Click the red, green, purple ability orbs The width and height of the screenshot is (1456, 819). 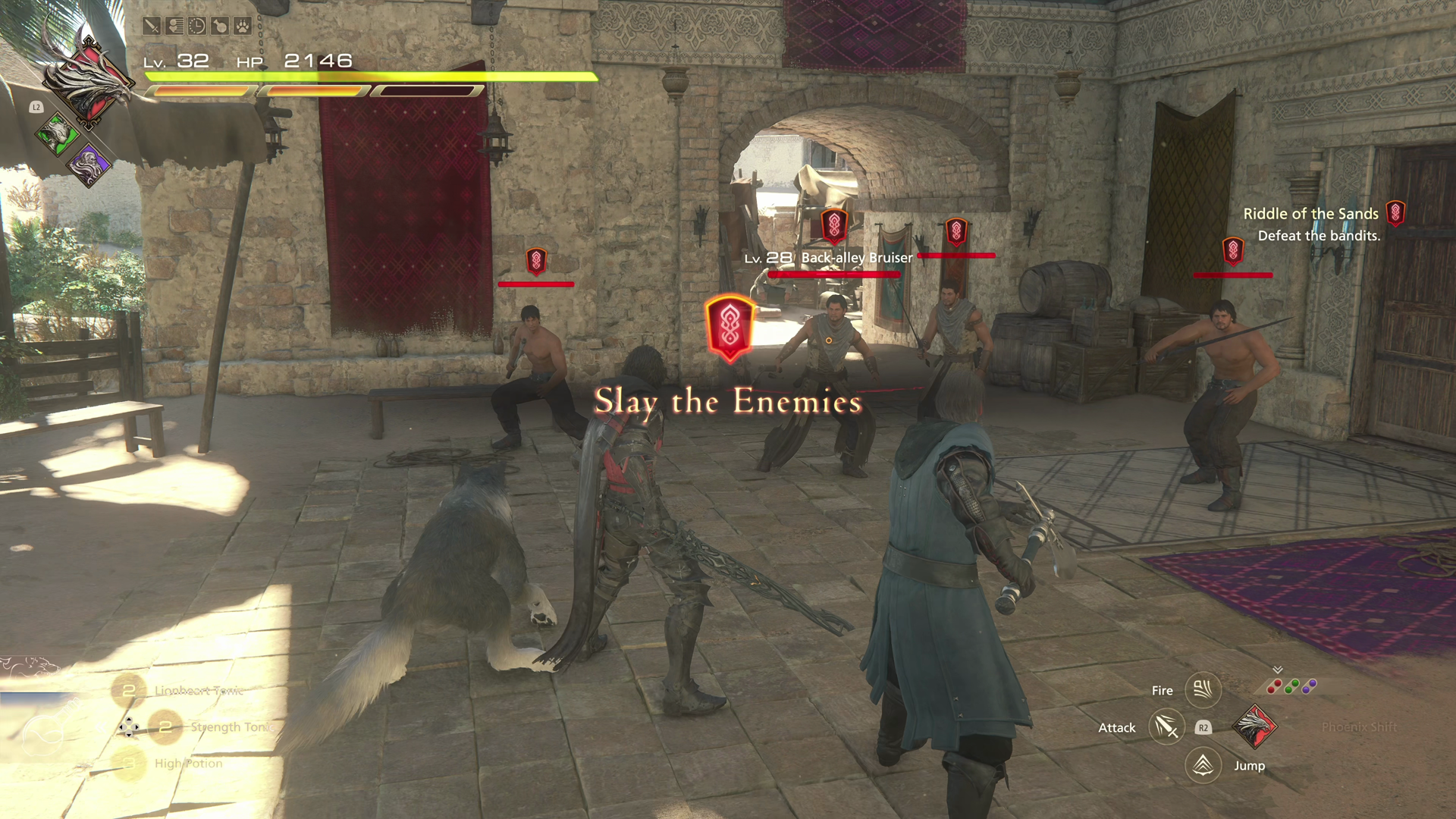coord(1292,686)
